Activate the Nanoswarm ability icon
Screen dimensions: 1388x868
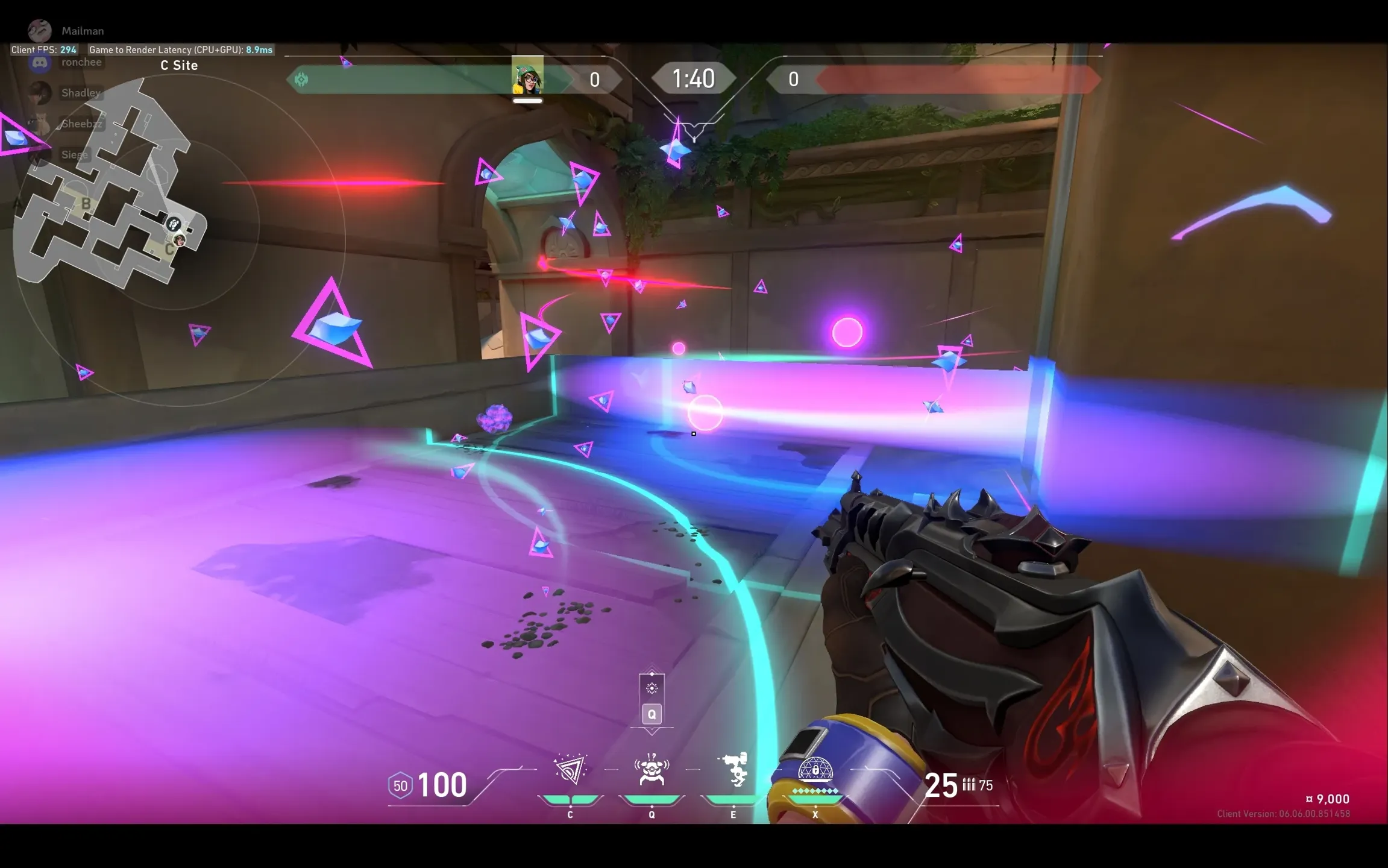(x=570, y=770)
